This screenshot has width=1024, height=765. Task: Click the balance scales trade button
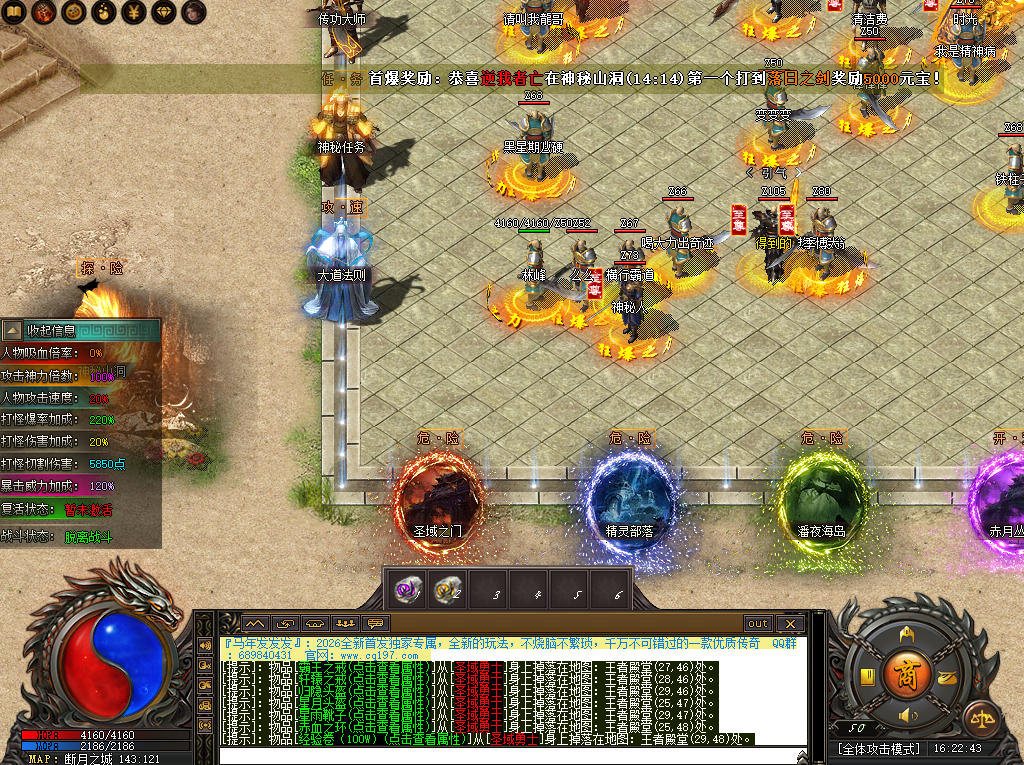coord(981,717)
